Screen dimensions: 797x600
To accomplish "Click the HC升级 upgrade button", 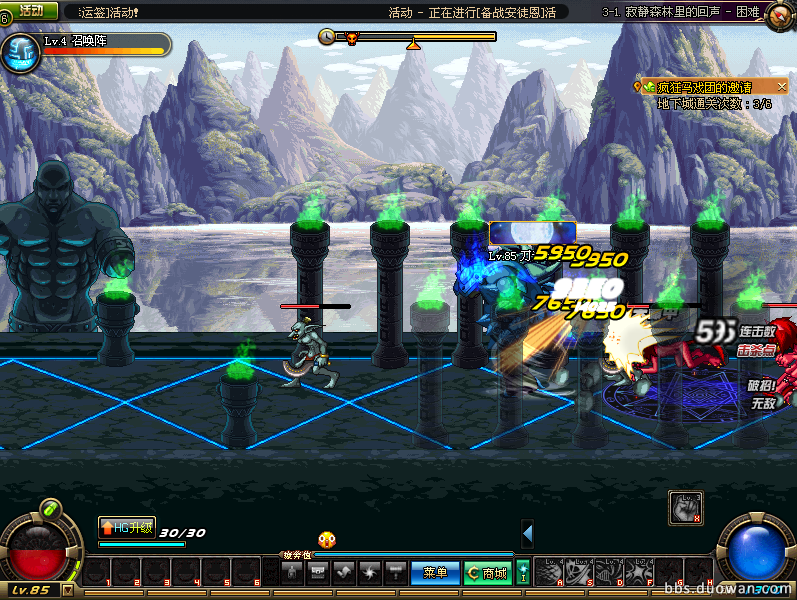I will point(127,527).
